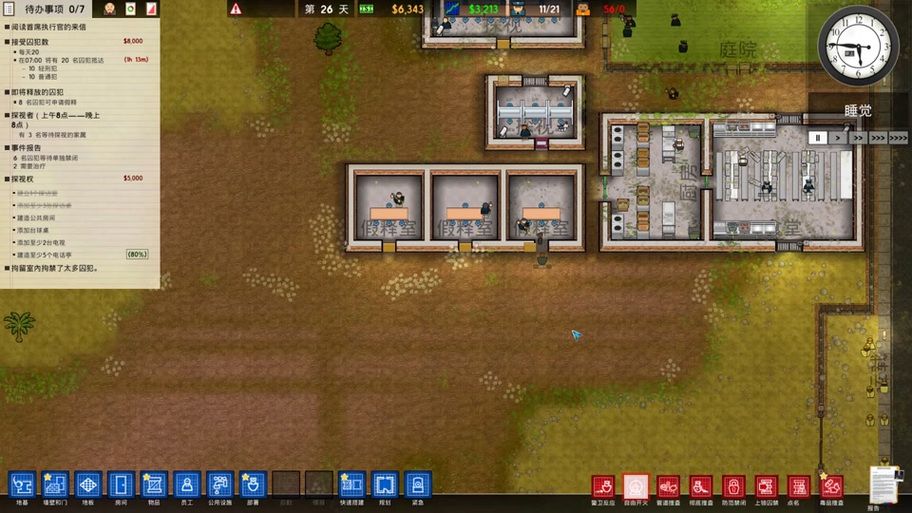Select the 墙壁和门 walls and doors tool
This screenshot has height=513, width=912.
pos(55,485)
